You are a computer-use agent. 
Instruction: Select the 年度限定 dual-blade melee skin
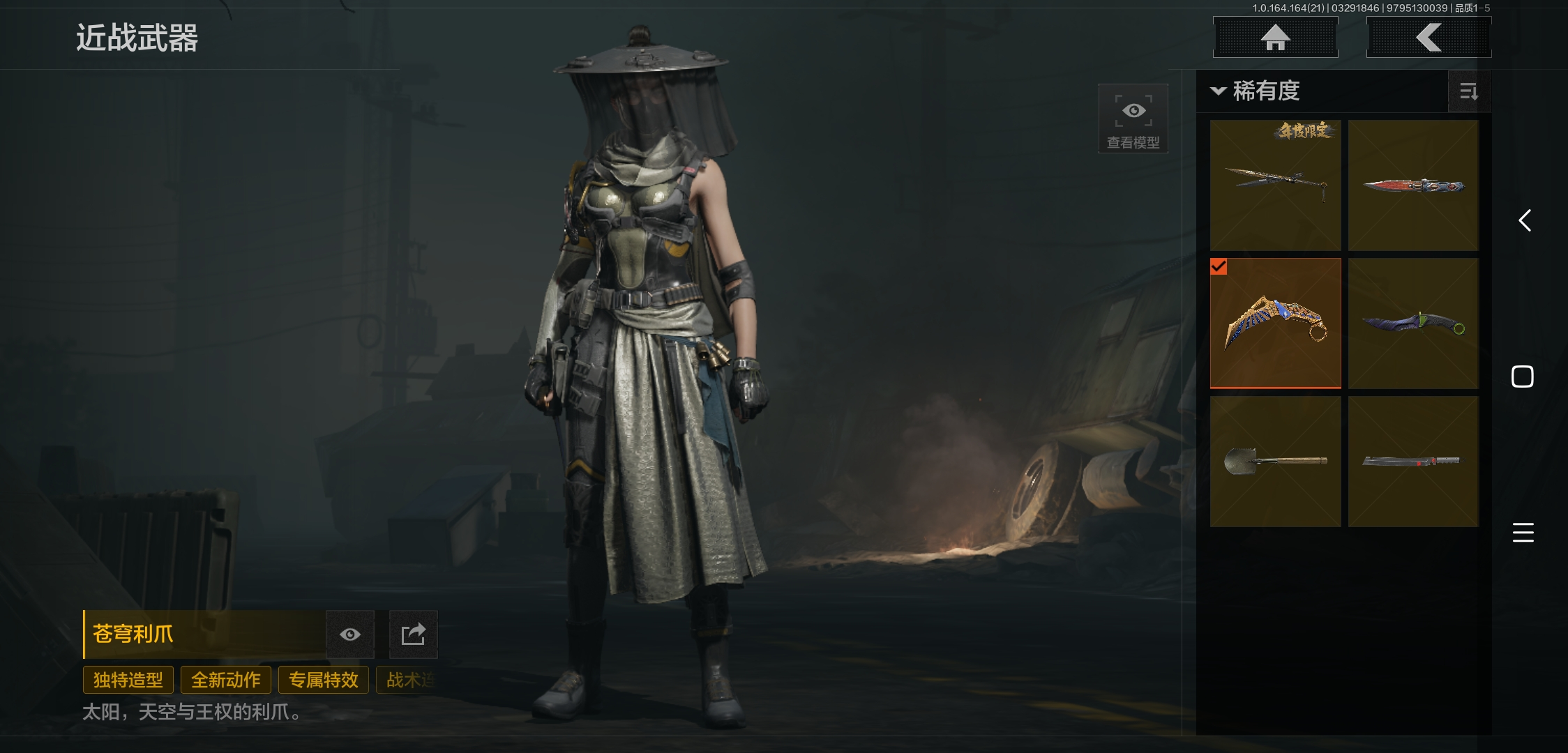pos(1275,185)
